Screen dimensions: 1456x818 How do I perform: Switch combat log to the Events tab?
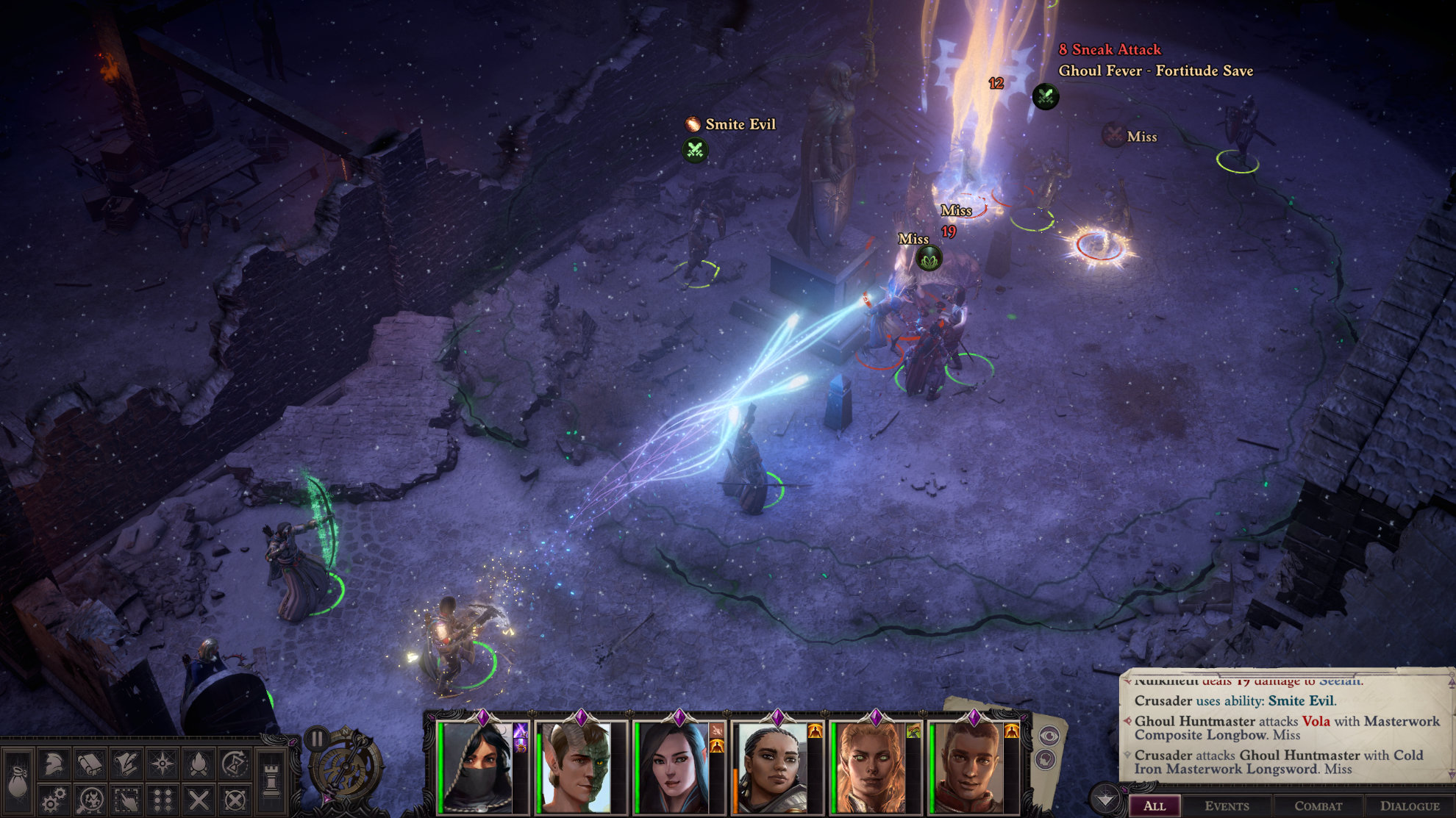(1227, 806)
